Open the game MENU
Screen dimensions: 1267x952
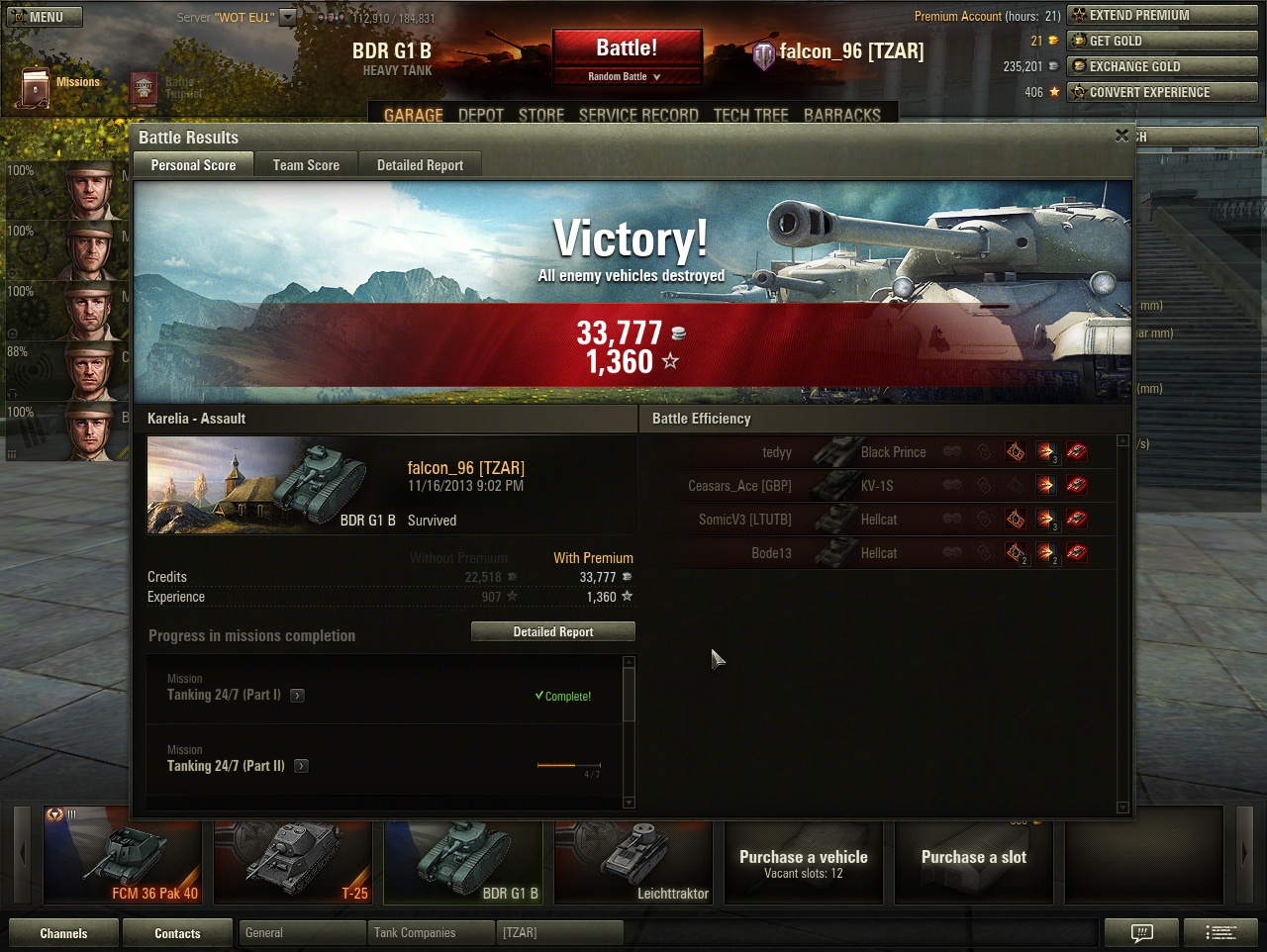pos(44,17)
